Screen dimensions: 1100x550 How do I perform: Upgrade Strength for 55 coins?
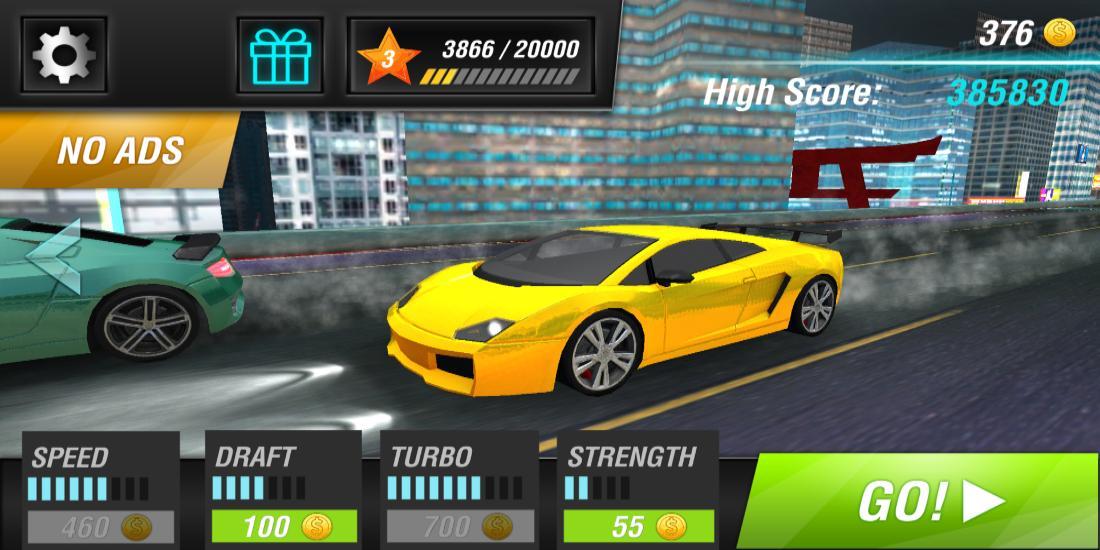639,526
